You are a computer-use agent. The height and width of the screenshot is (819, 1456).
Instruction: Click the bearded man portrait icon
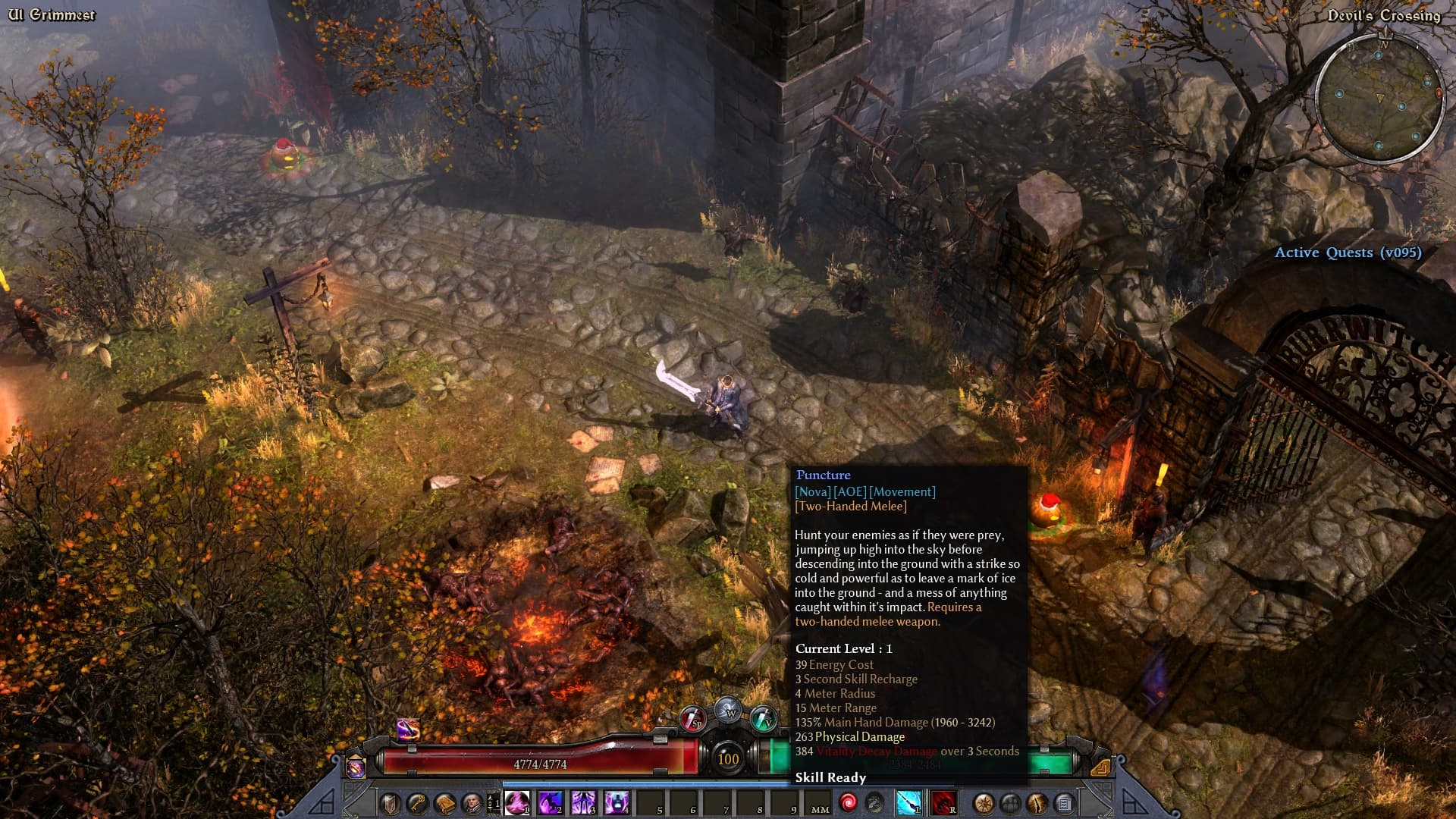coord(471,803)
